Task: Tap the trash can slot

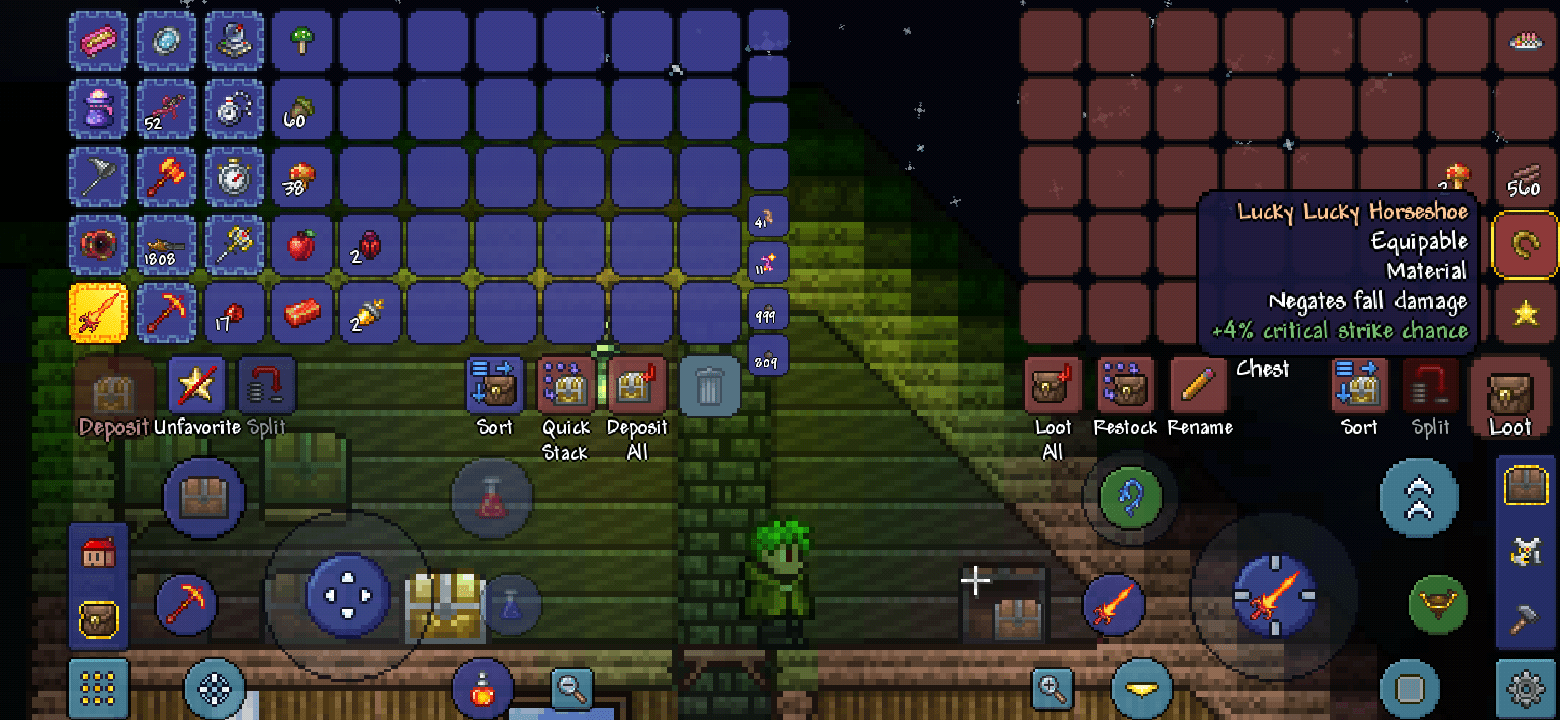Action: tap(710, 385)
